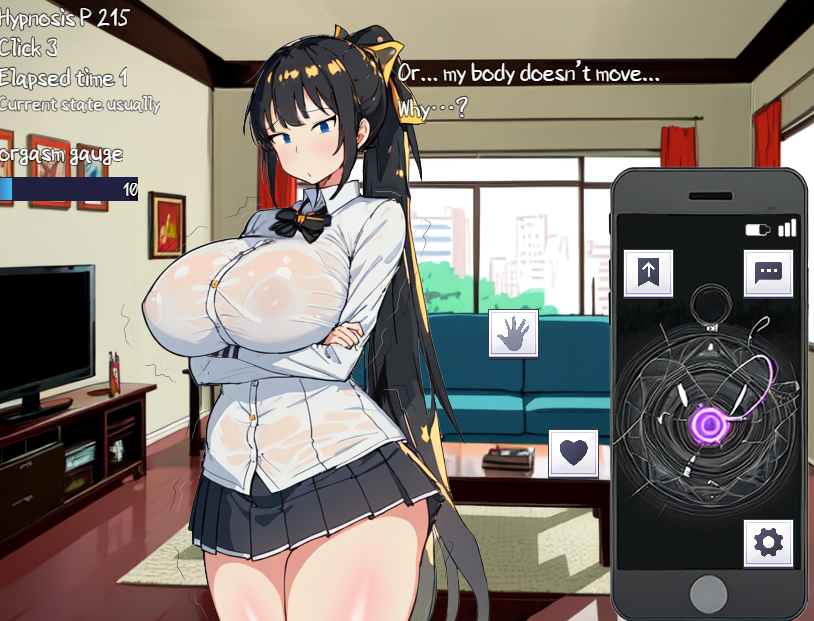Select the heart icon button
814x621 pixels.
[573, 453]
